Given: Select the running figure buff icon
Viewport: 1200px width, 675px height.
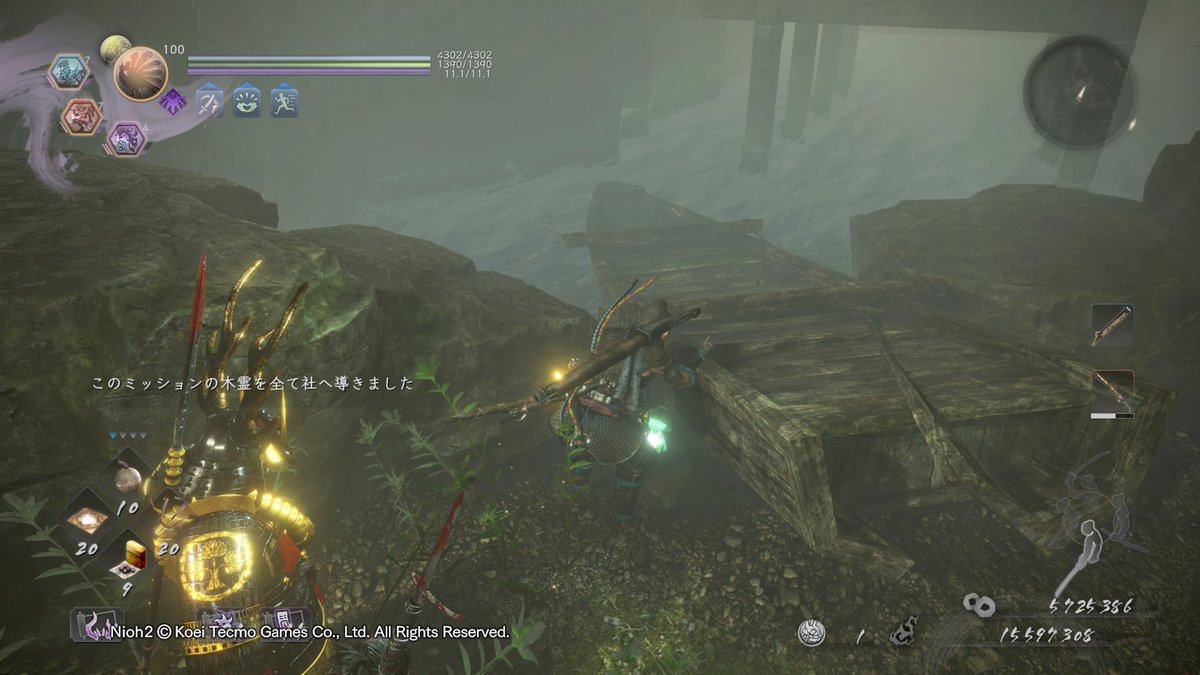Looking at the screenshot, I should 284,101.
